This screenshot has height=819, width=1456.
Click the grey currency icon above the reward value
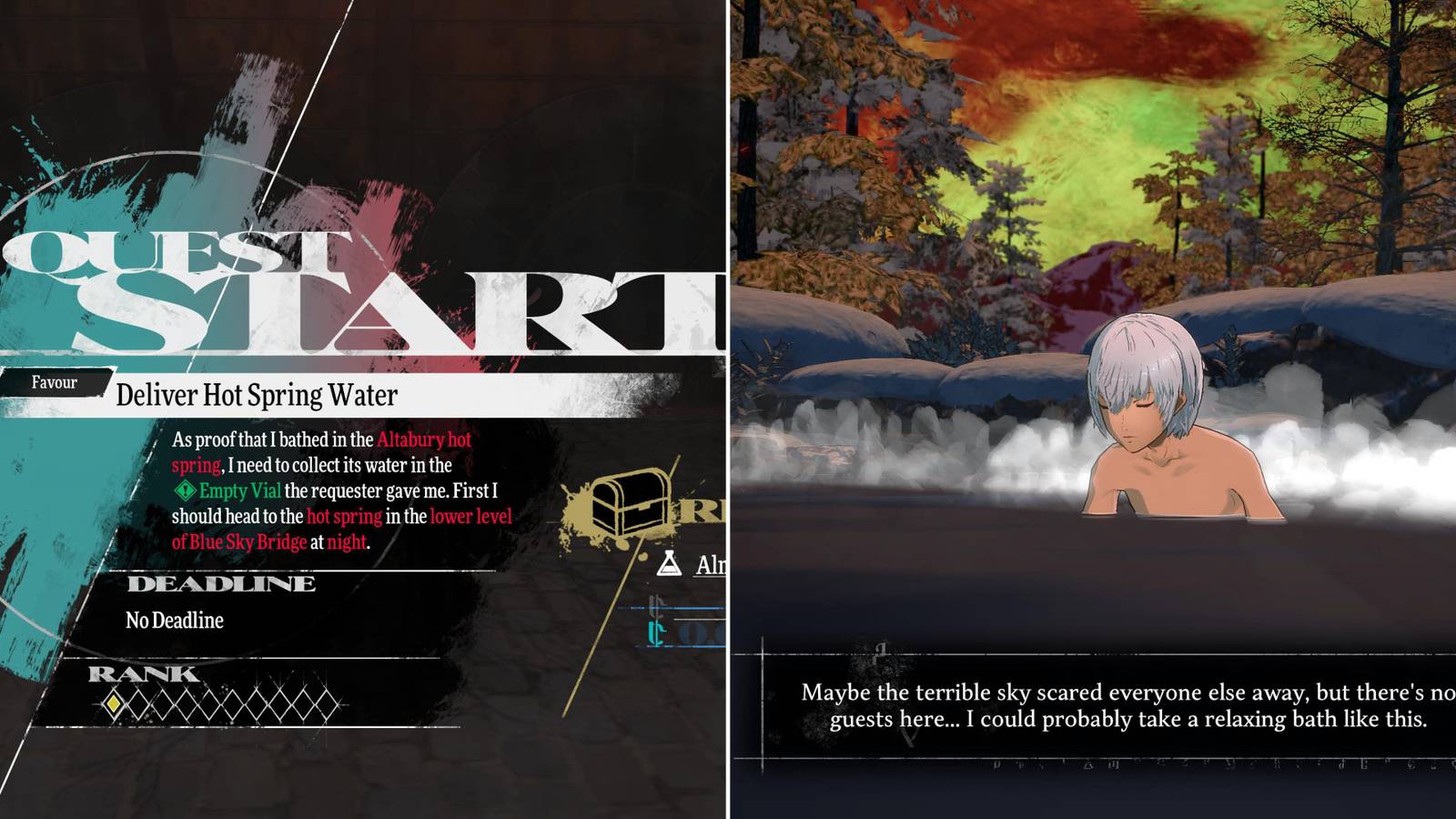(656, 606)
